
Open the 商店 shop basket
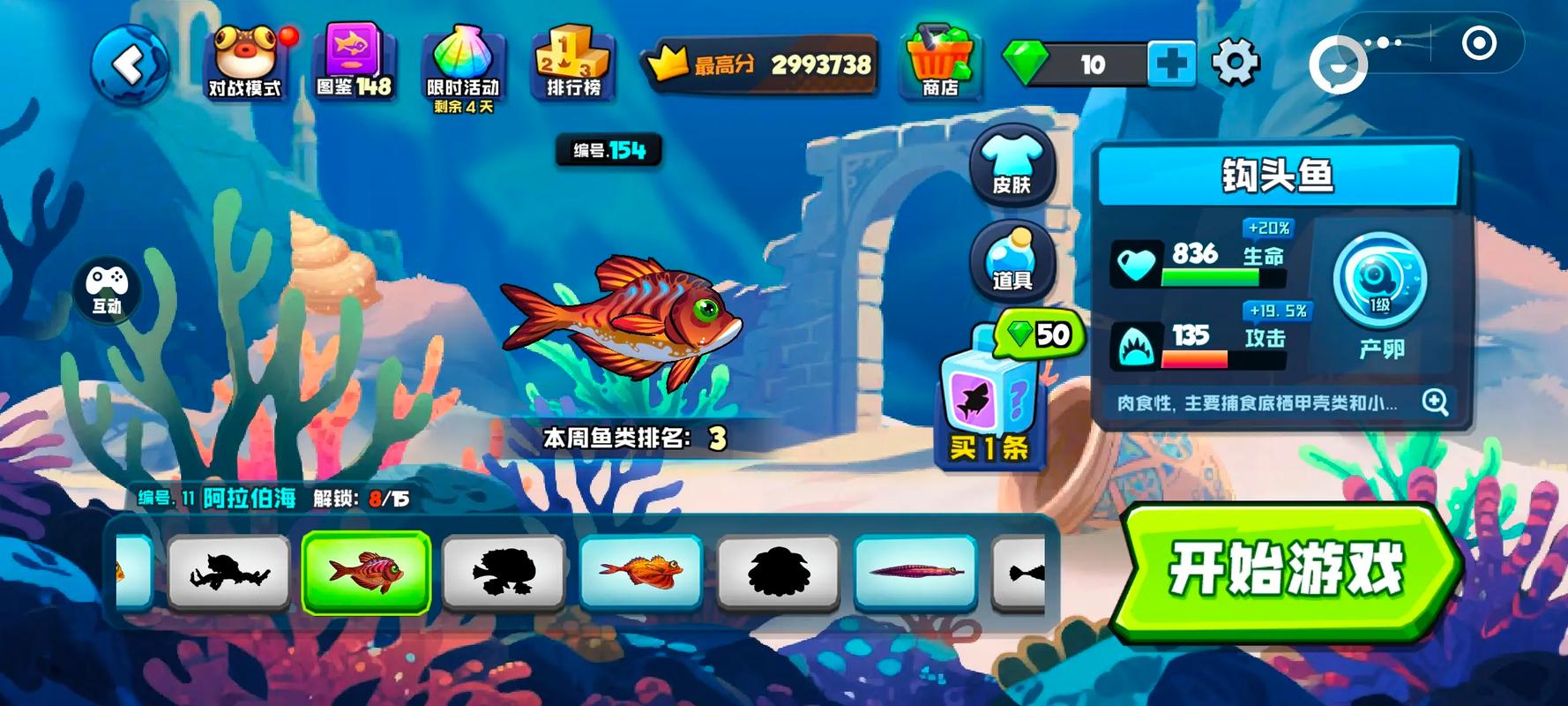(x=939, y=63)
